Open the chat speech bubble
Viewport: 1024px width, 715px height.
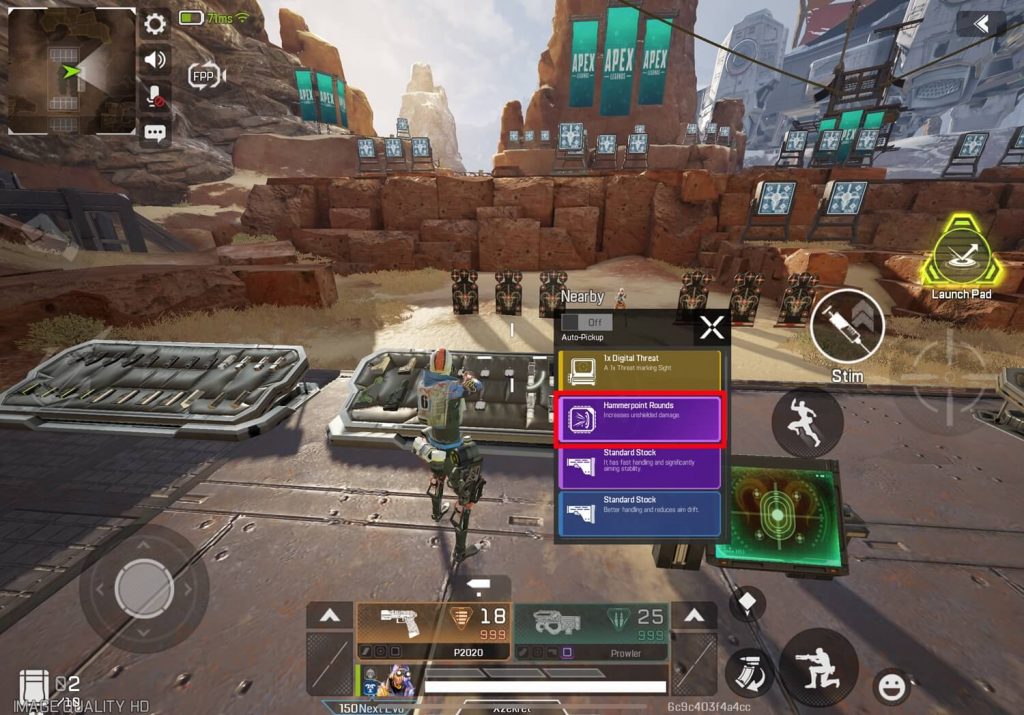155,133
